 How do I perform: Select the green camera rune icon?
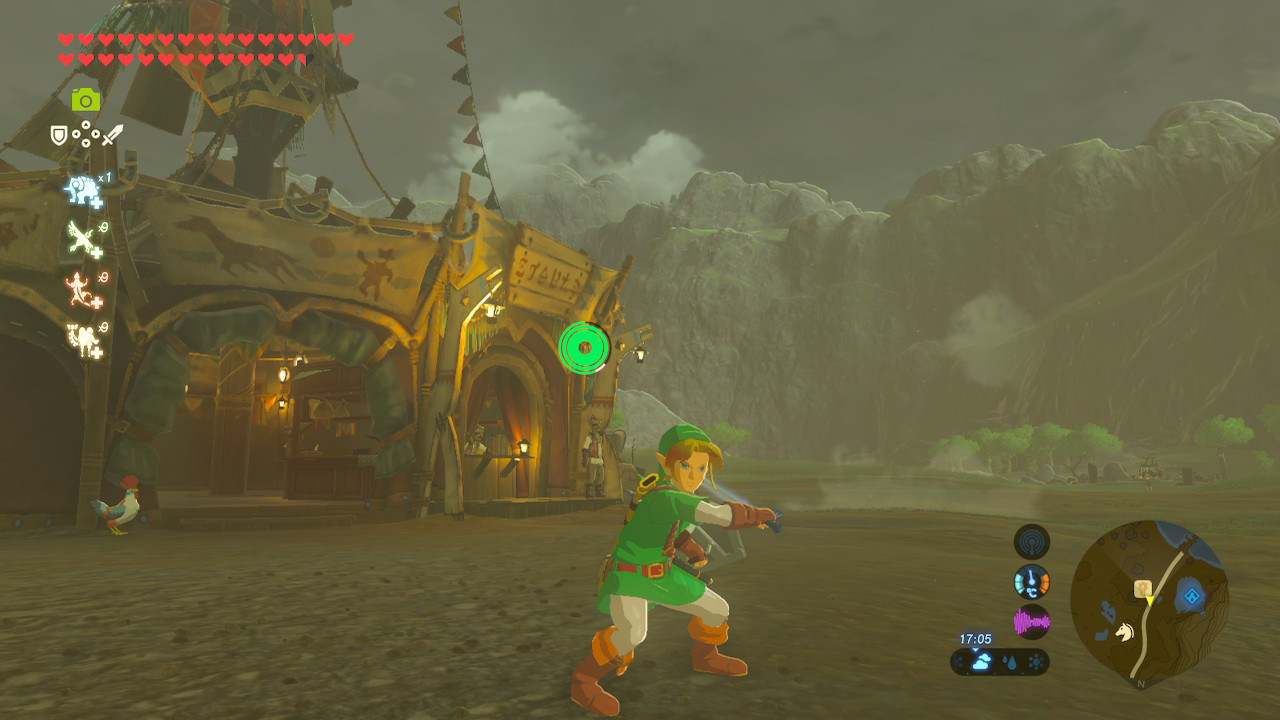click(x=86, y=99)
